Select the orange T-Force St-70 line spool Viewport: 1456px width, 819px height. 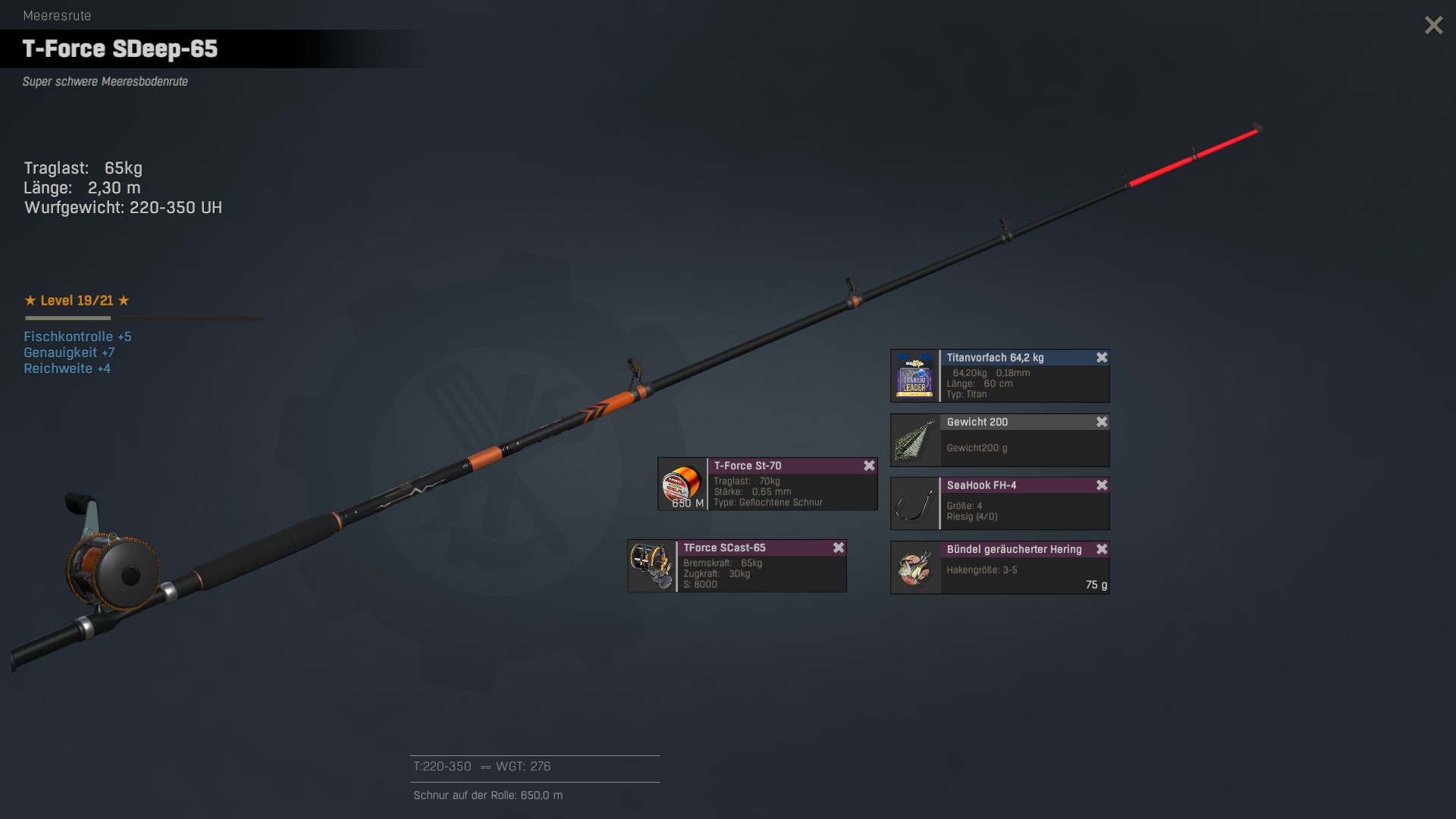coord(682,485)
